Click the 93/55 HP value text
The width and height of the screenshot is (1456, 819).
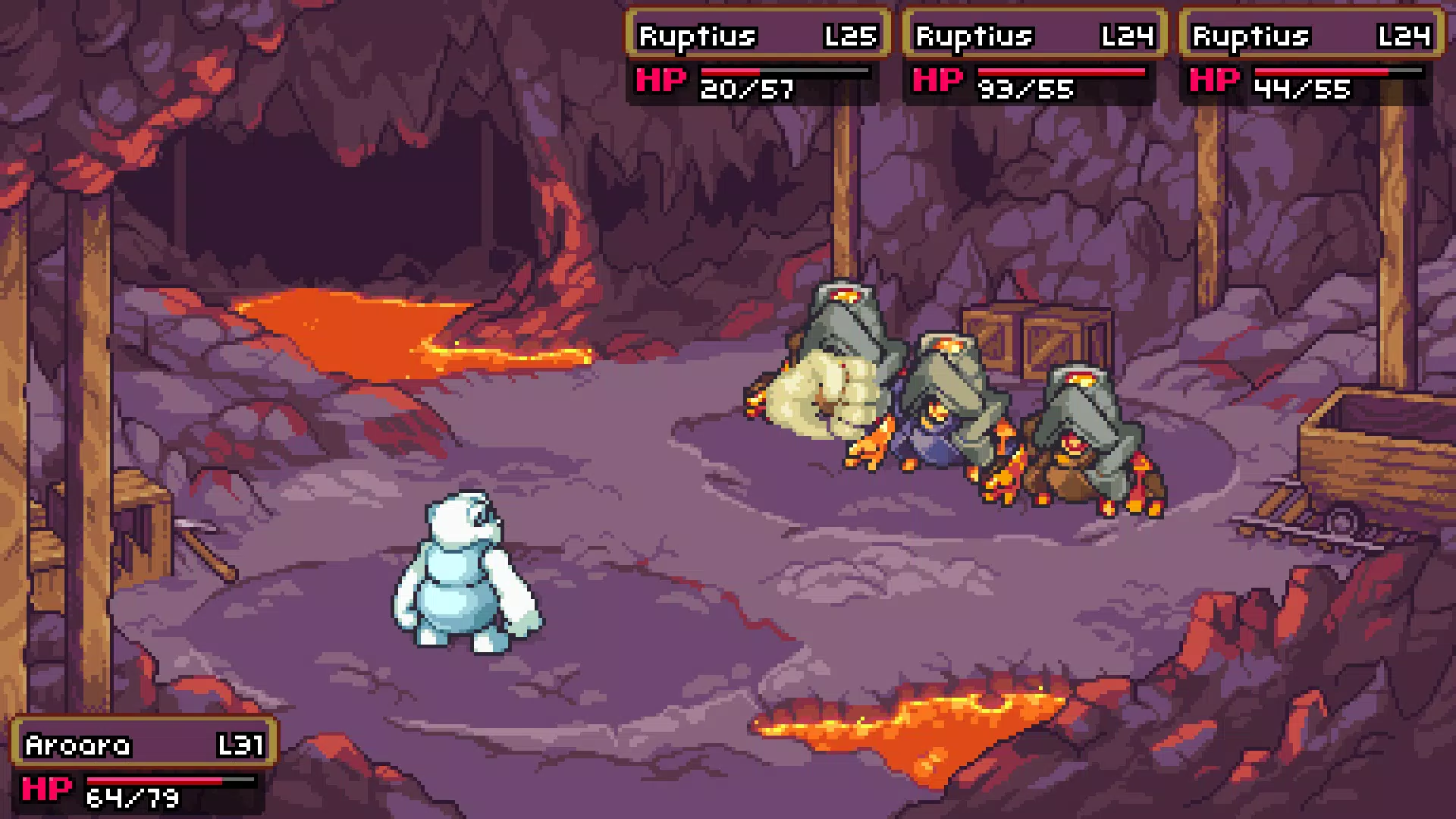point(1025,87)
